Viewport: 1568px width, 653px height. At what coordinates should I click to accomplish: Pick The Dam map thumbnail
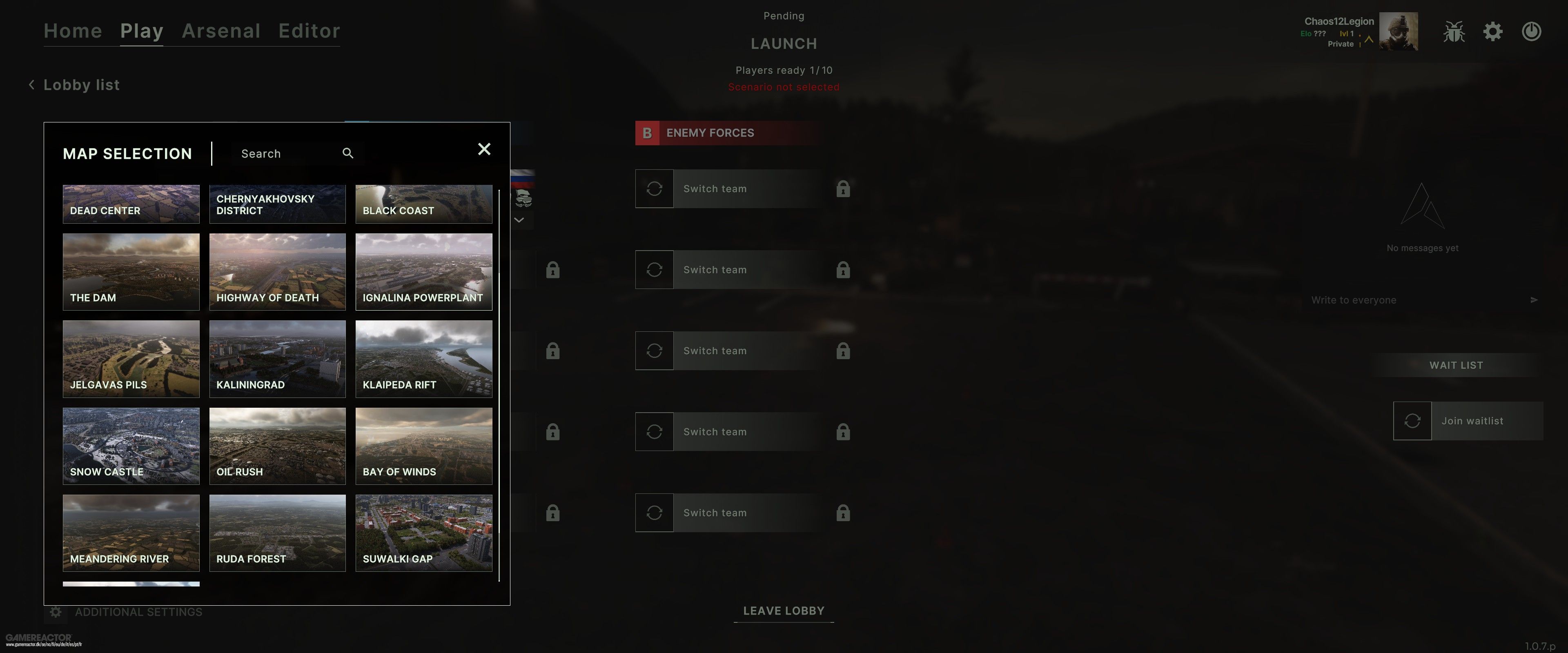pos(131,271)
